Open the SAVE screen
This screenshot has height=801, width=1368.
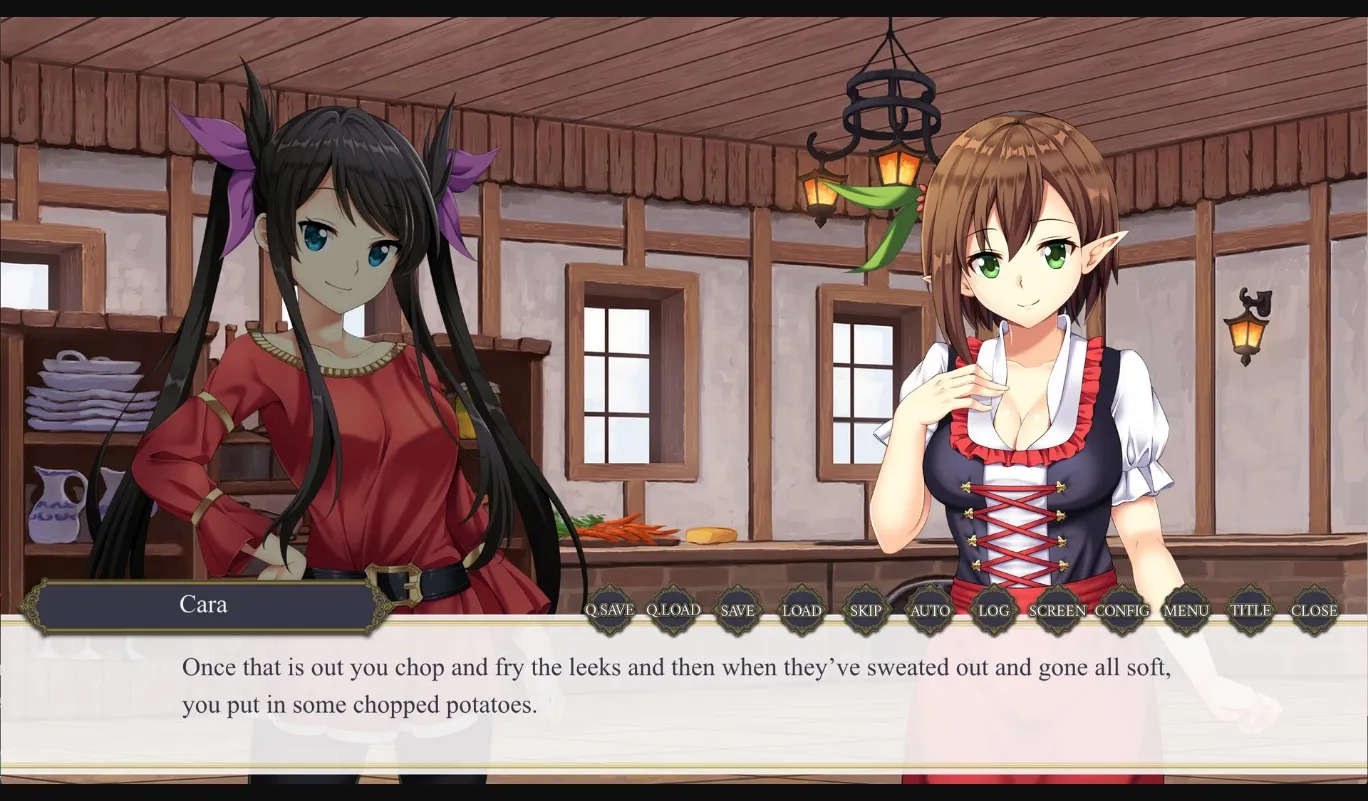pos(738,610)
